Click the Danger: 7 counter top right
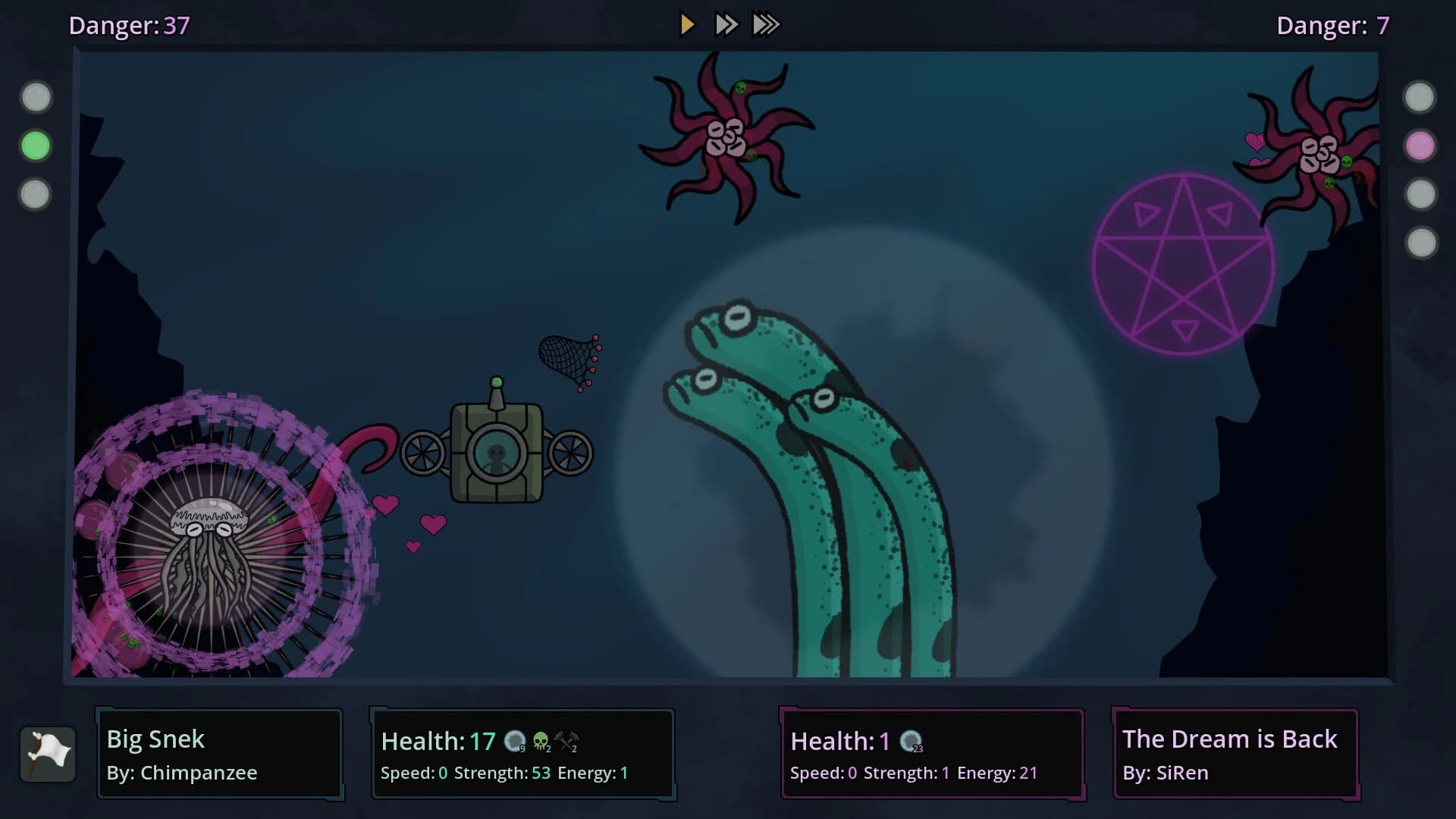Image resolution: width=1456 pixels, height=819 pixels. pyautogui.click(x=1332, y=25)
